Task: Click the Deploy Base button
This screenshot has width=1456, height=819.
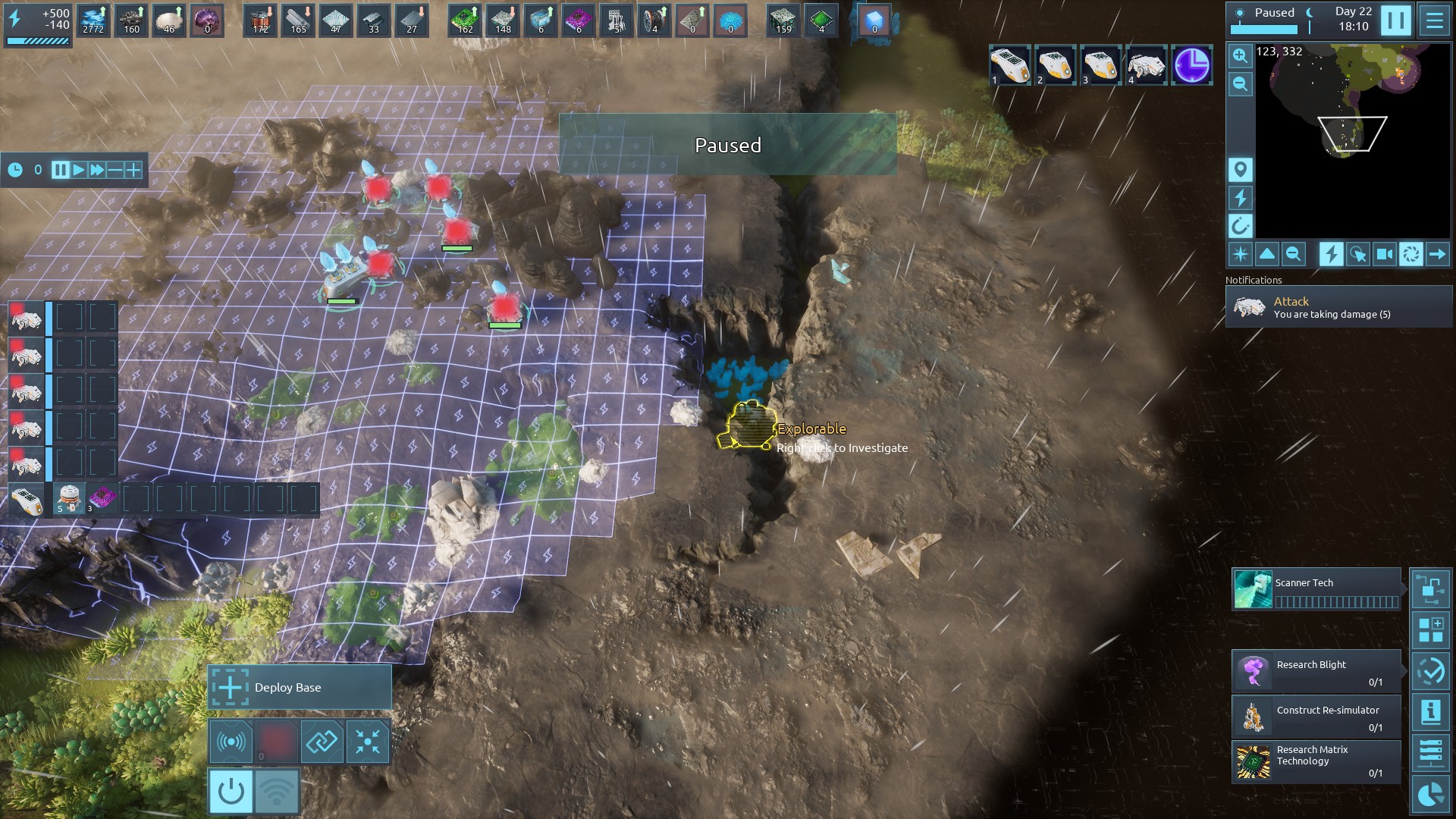Action: point(300,687)
